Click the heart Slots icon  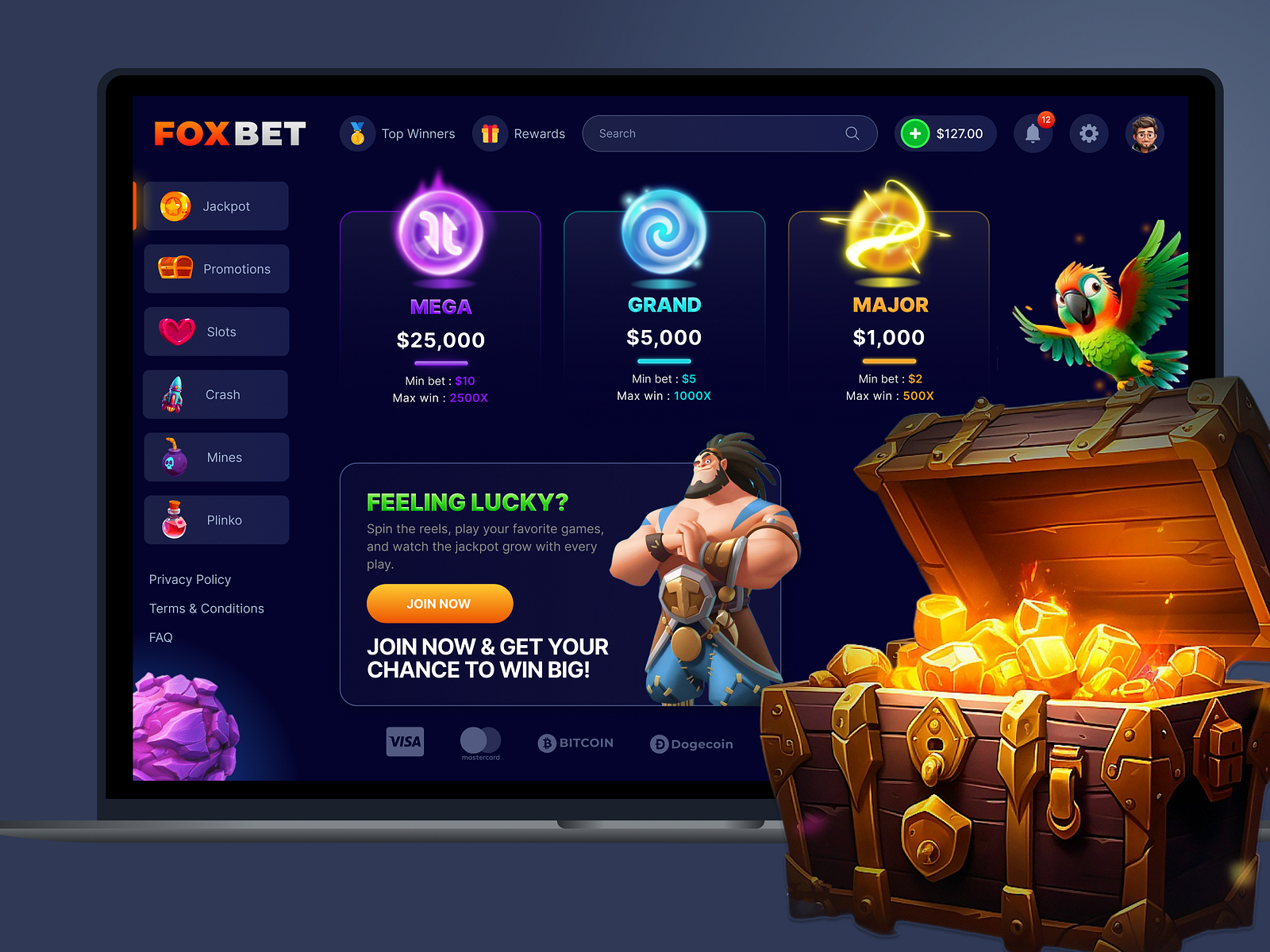[176, 332]
